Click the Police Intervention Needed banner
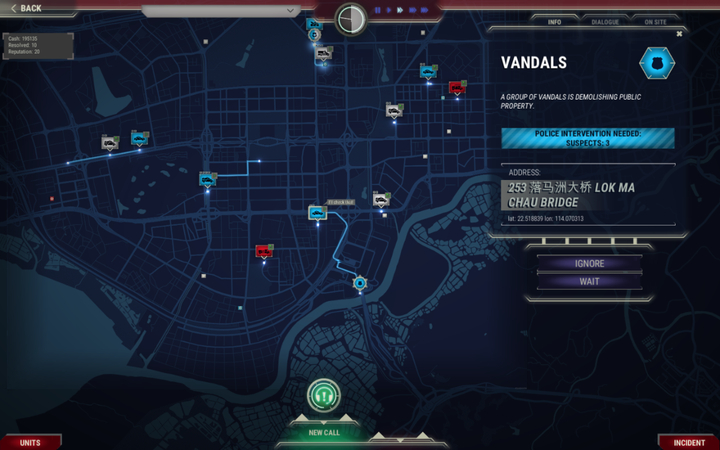The height and width of the screenshot is (450, 720). (x=587, y=138)
